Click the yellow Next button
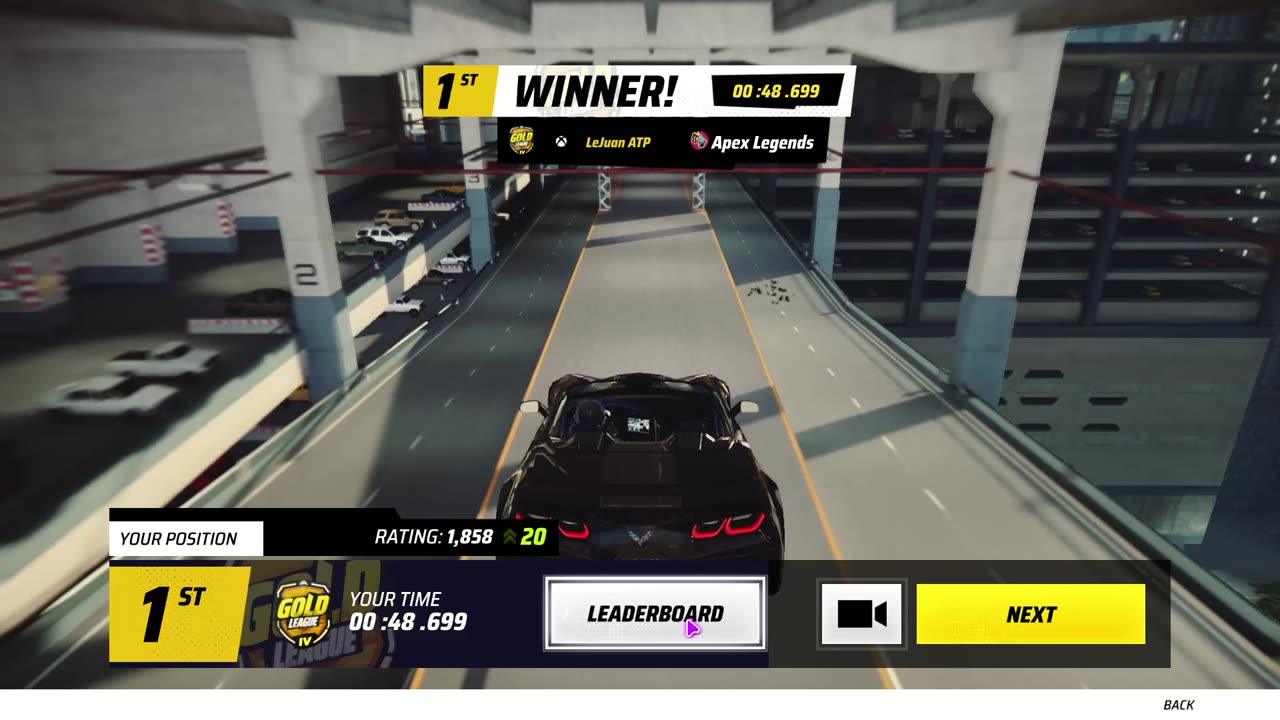Screen dimensions: 1280x720 coord(1030,614)
